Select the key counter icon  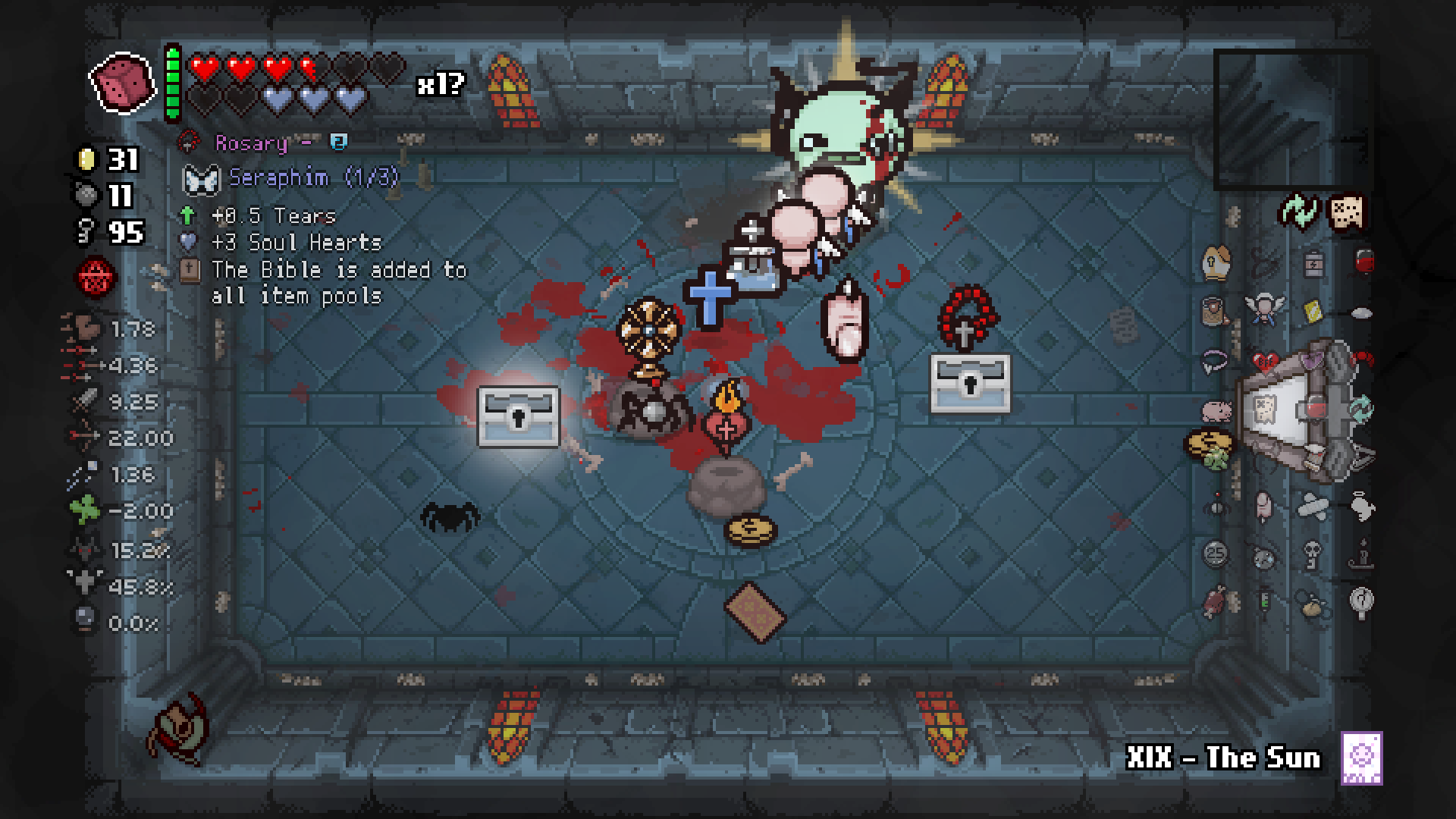click(x=86, y=232)
